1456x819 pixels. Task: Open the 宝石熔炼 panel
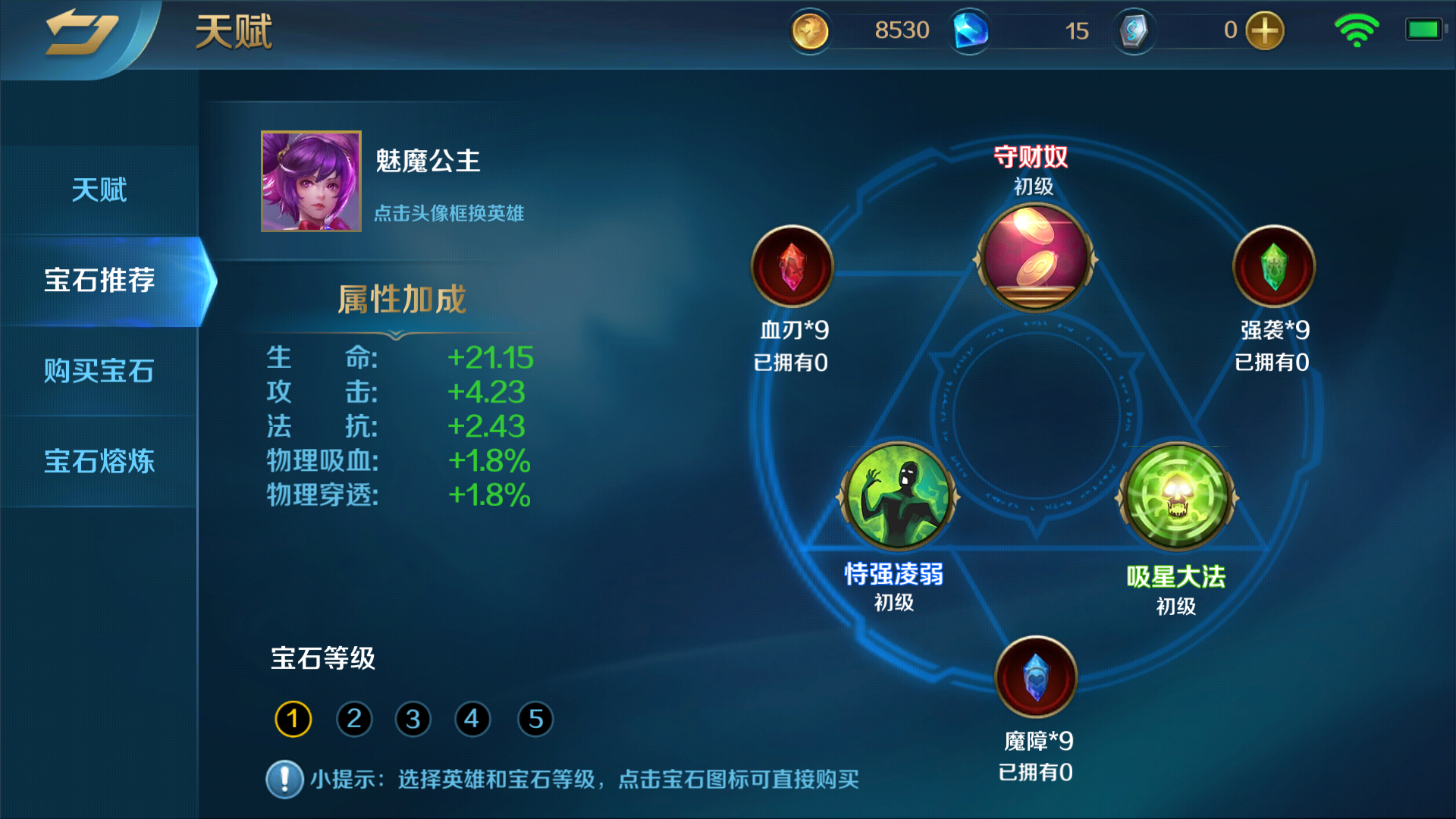pyautogui.click(x=99, y=463)
